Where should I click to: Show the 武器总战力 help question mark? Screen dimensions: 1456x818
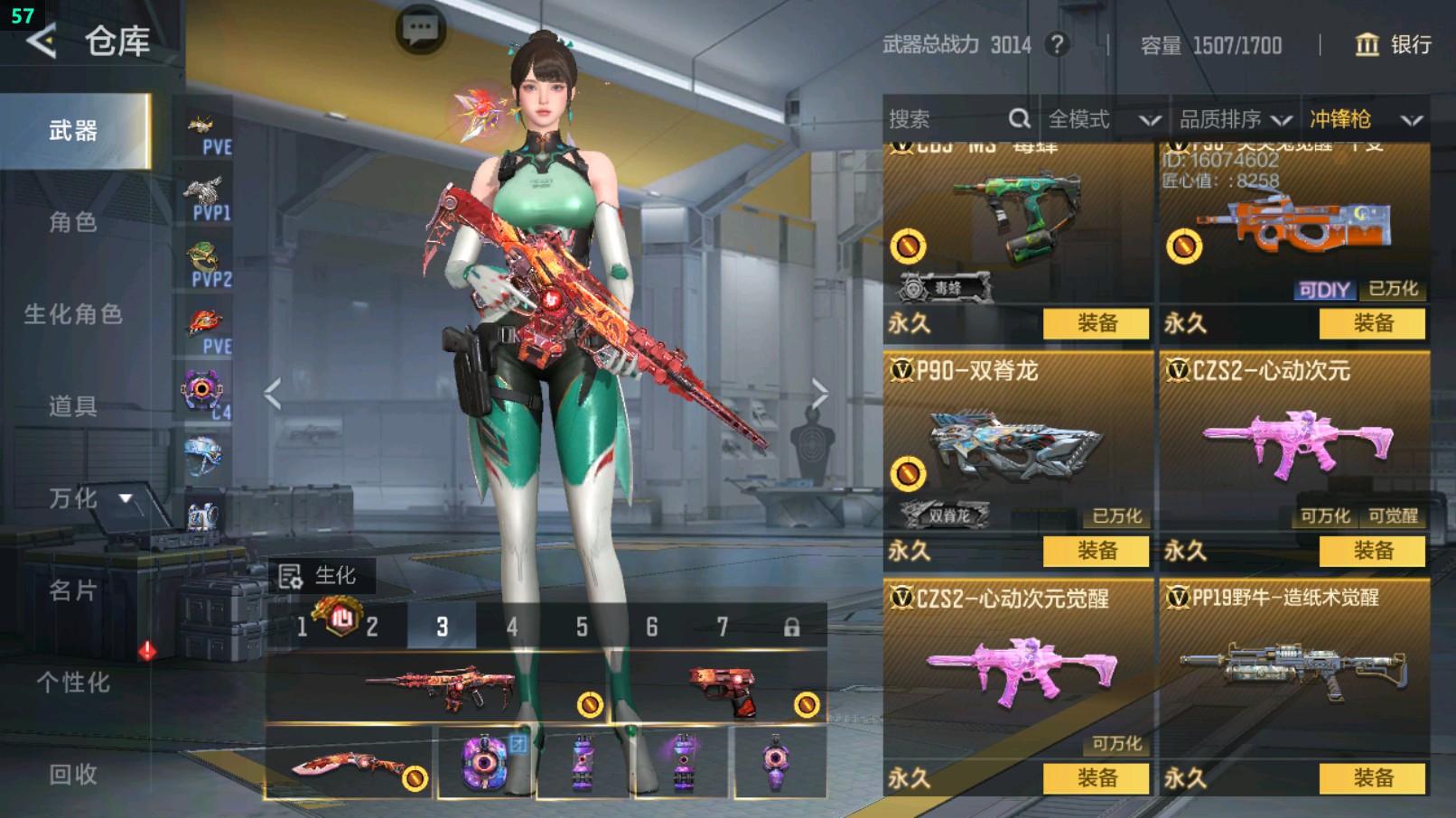[1057, 44]
